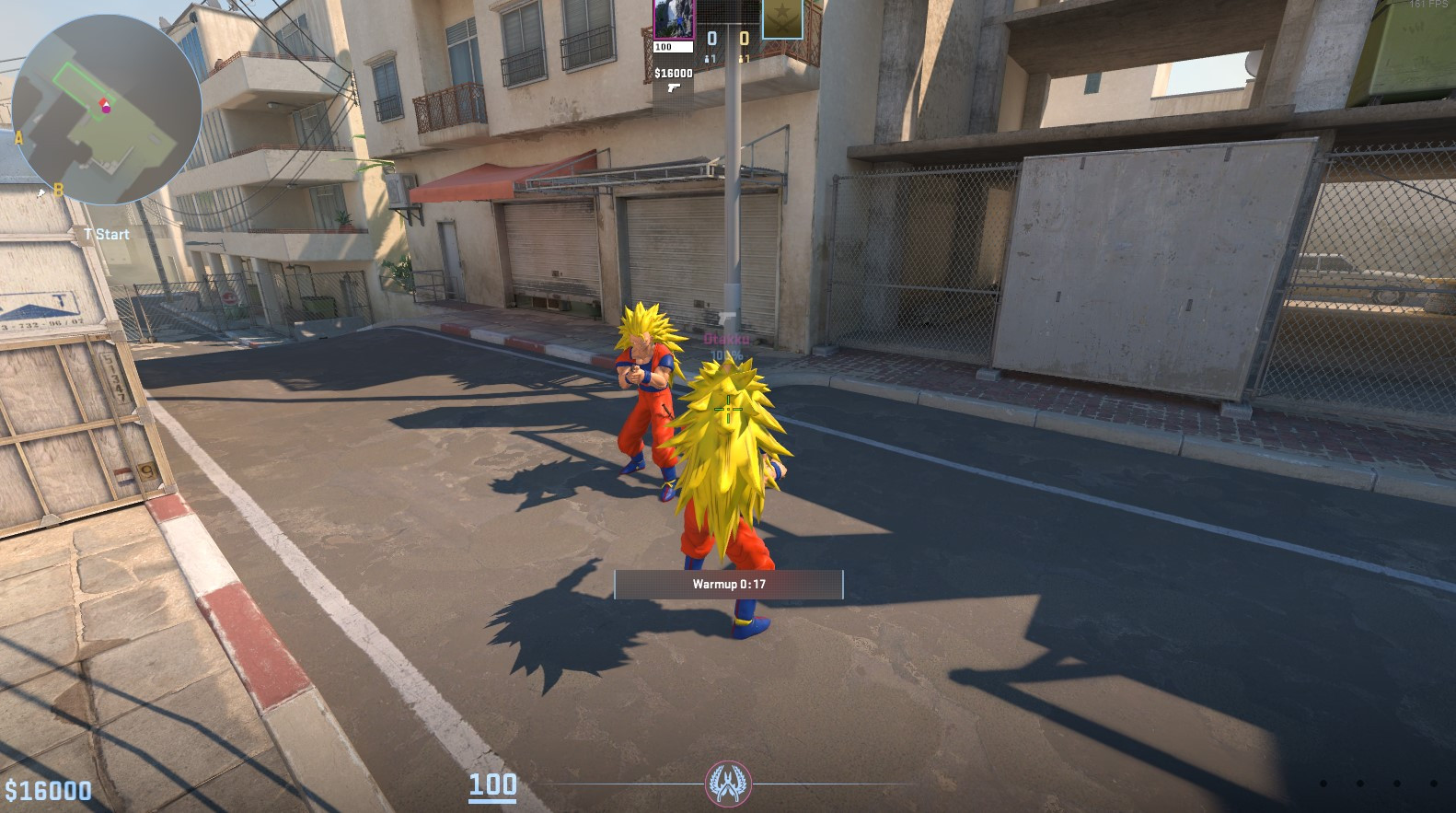Click the Terrorist team badge with crossed swords
This screenshot has width=1456, height=813.
tap(782, 20)
